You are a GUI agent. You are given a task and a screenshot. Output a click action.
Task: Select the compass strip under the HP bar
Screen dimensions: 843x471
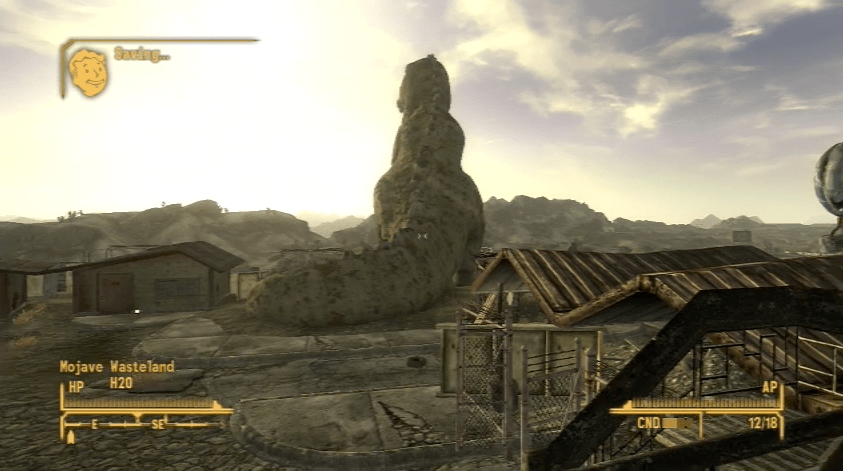click(x=145, y=425)
